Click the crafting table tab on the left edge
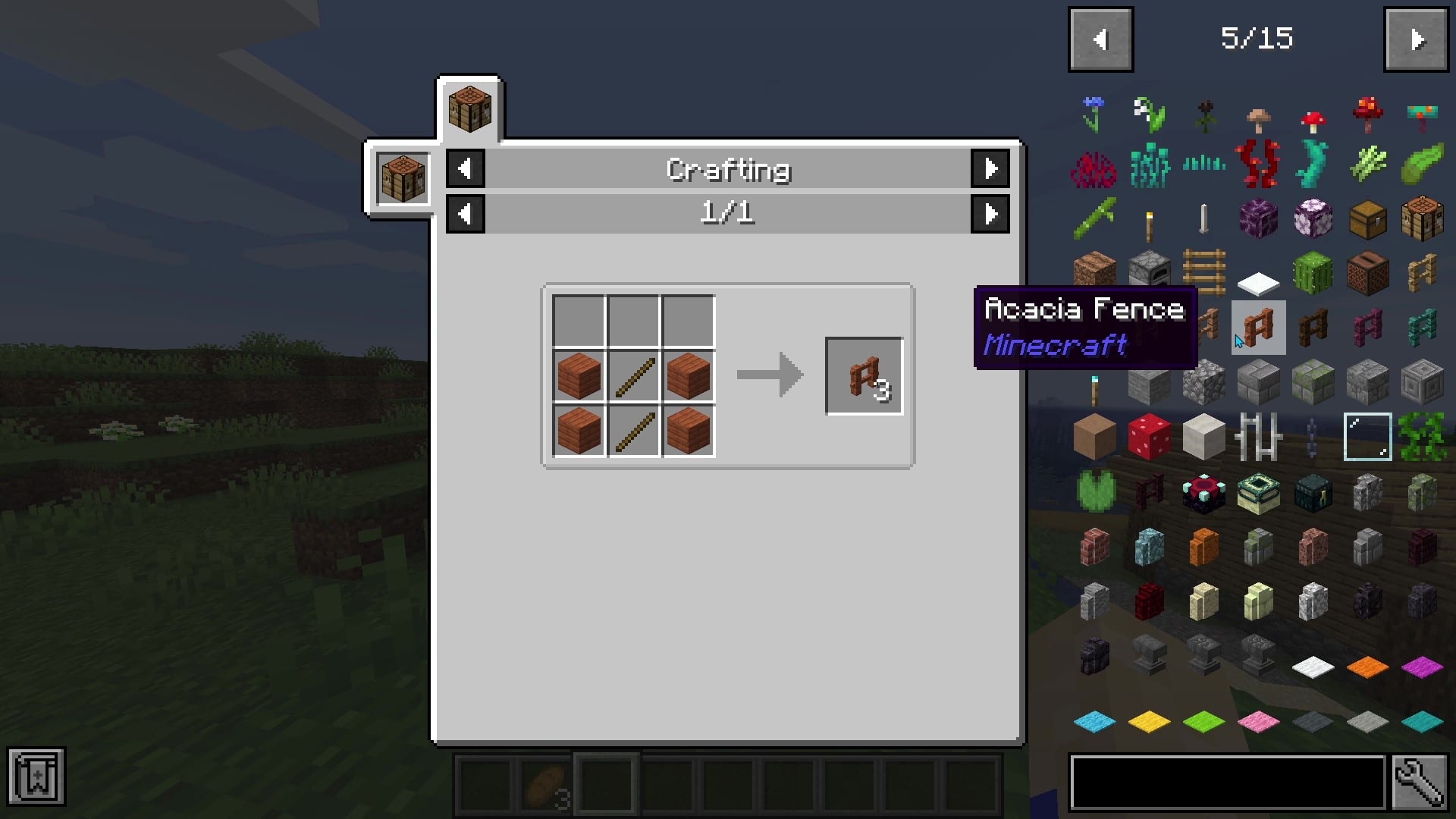 (402, 178)
